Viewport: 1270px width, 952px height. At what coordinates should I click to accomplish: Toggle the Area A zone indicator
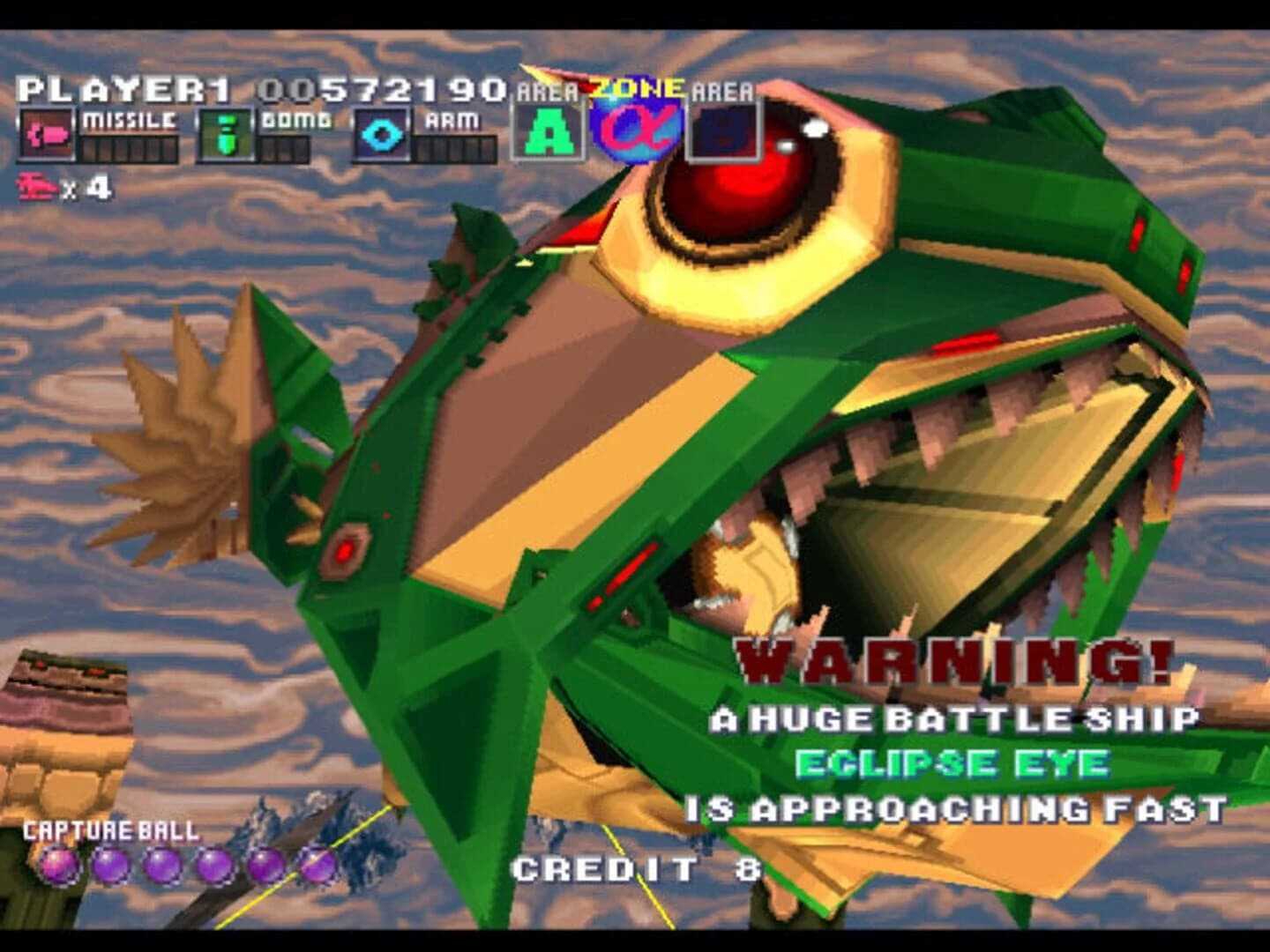[x=547, y=130]
